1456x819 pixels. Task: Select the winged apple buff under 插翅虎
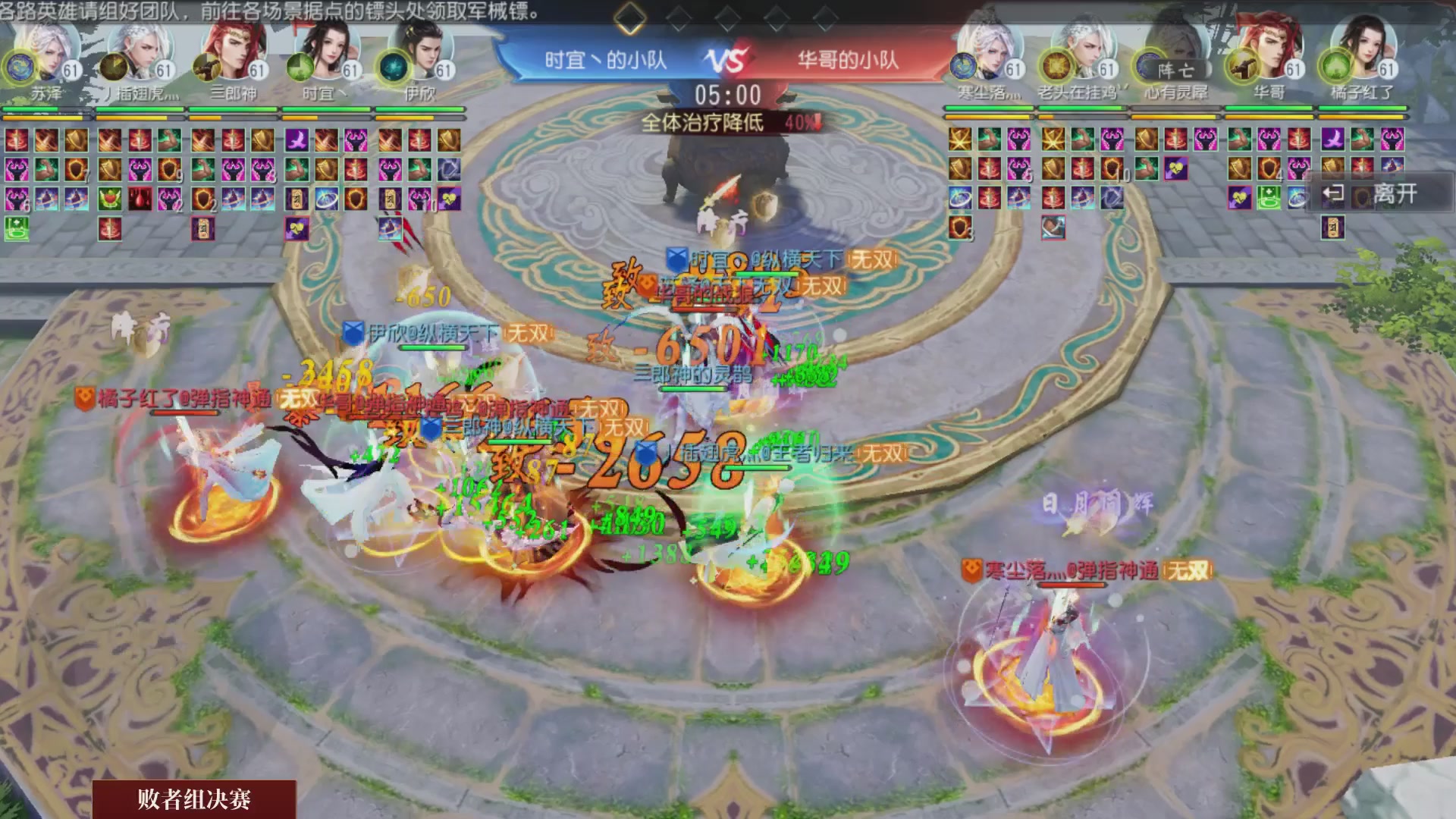point(111,199)
